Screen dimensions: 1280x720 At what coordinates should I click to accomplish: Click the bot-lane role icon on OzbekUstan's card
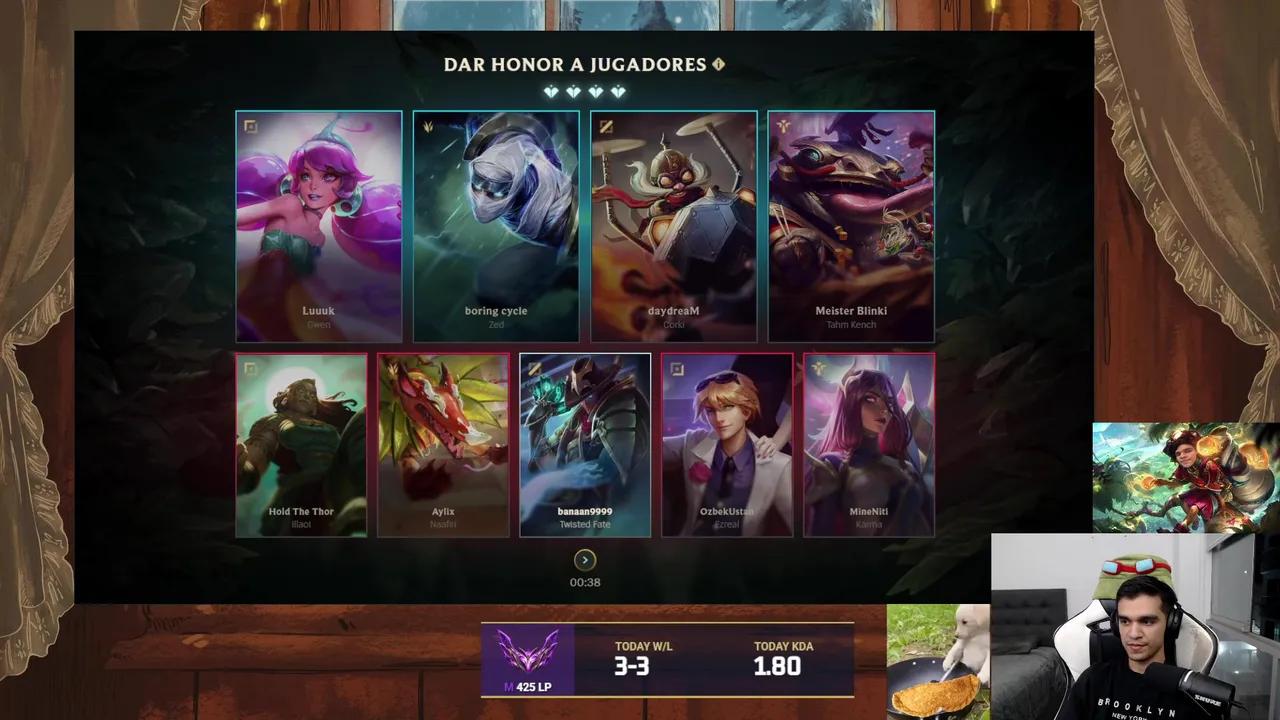click(x=676, y=368)
